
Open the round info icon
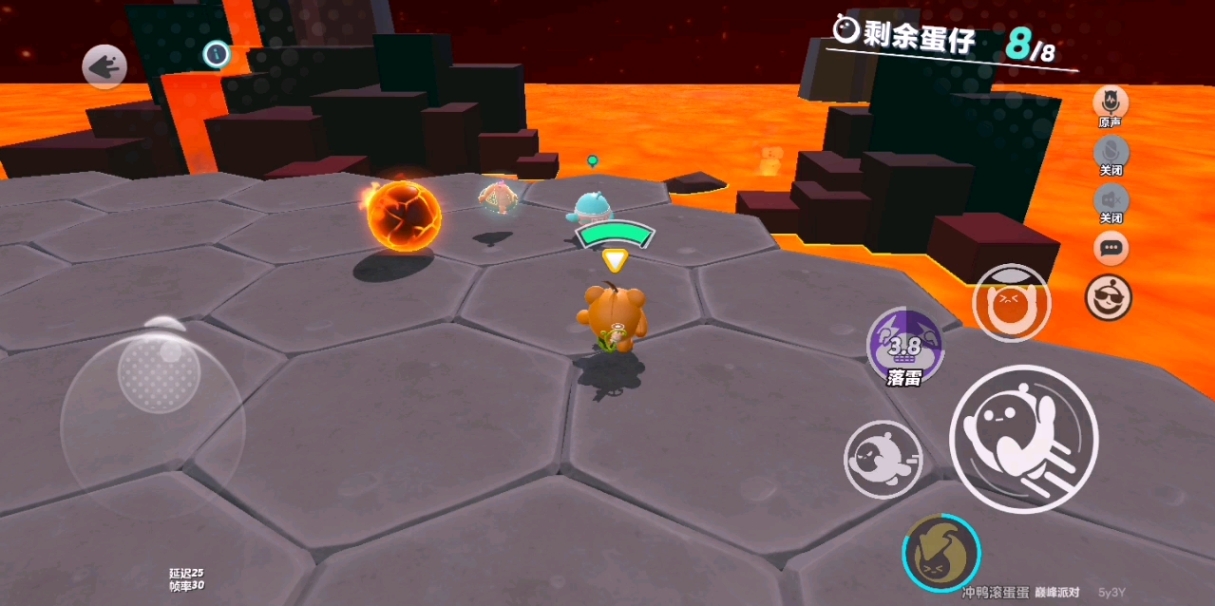point(216,54)
